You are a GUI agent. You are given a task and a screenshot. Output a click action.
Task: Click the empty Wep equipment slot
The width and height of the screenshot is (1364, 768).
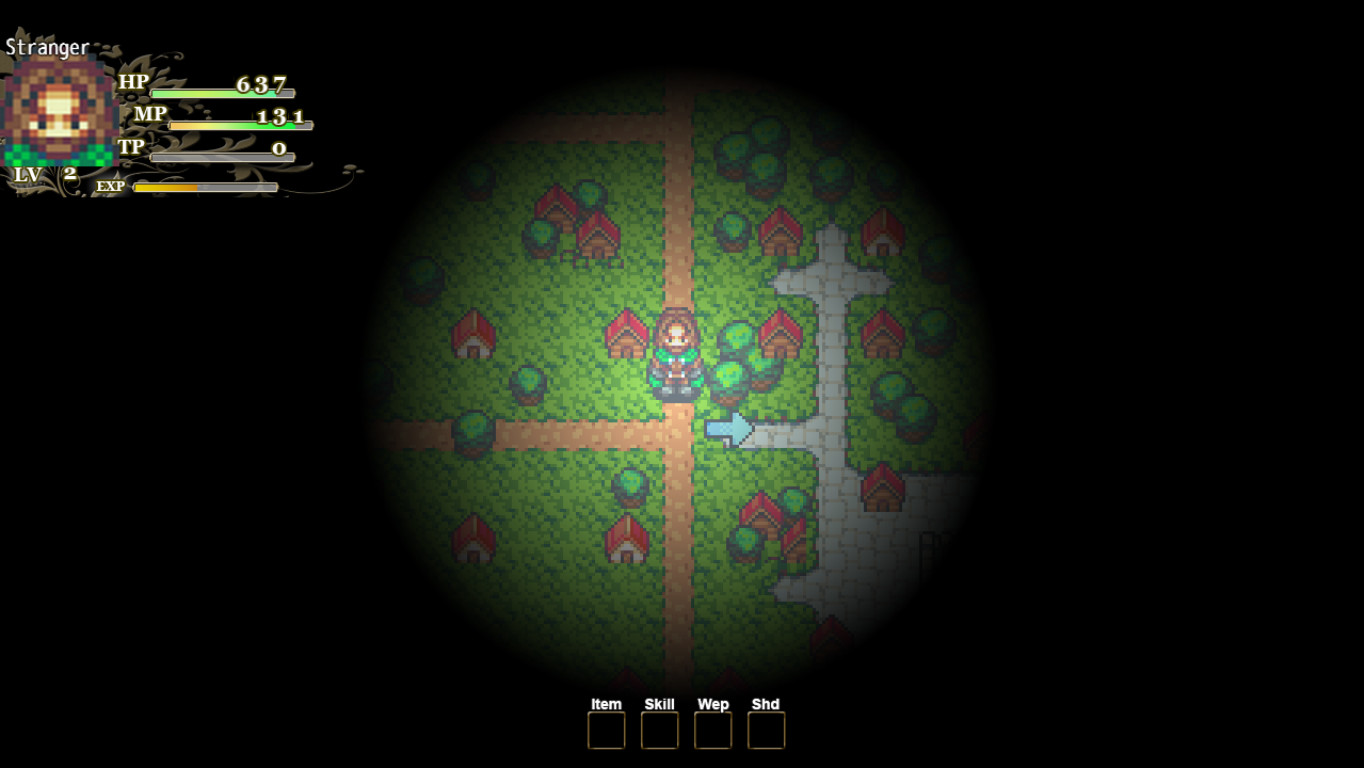pyautogui.click(x=711, y=731)
